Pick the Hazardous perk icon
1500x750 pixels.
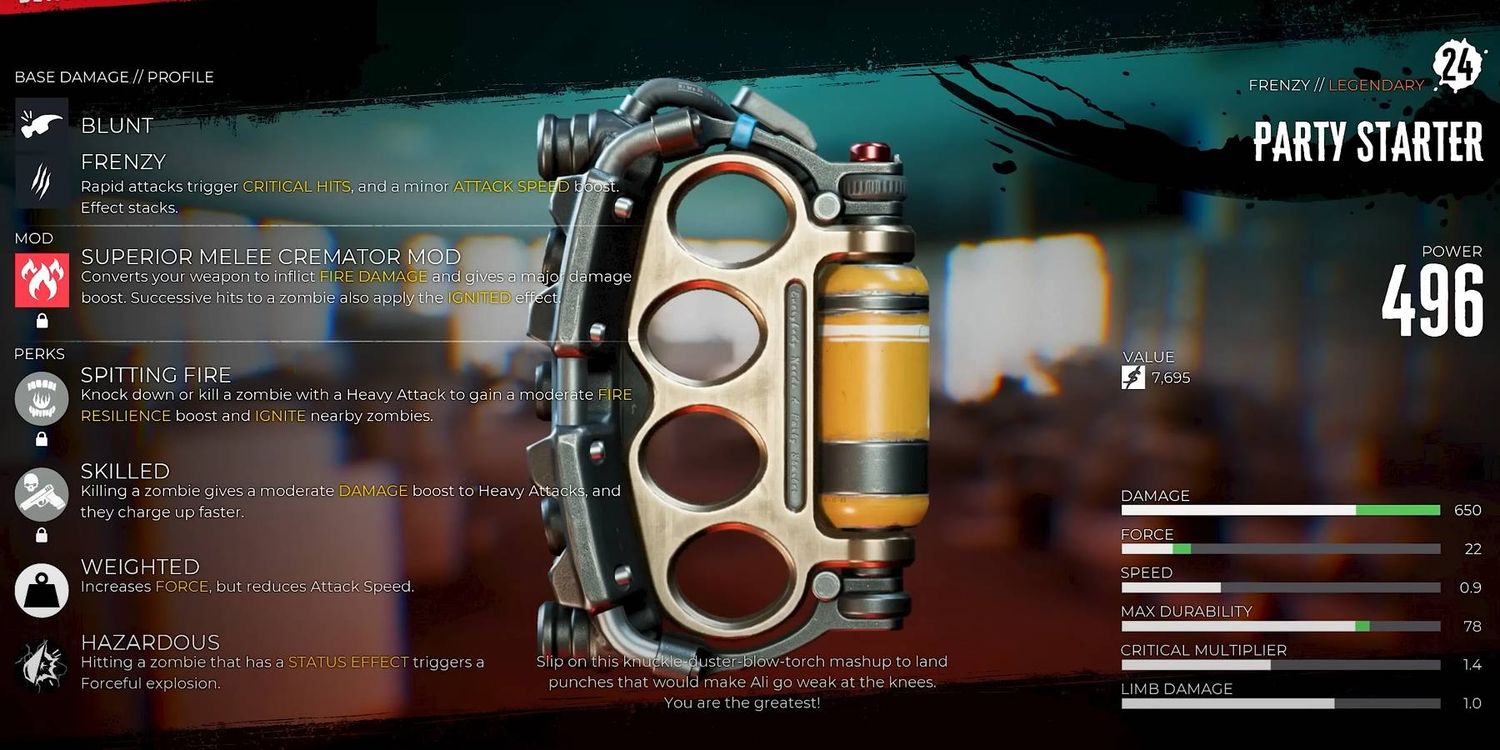pos(42,665)
